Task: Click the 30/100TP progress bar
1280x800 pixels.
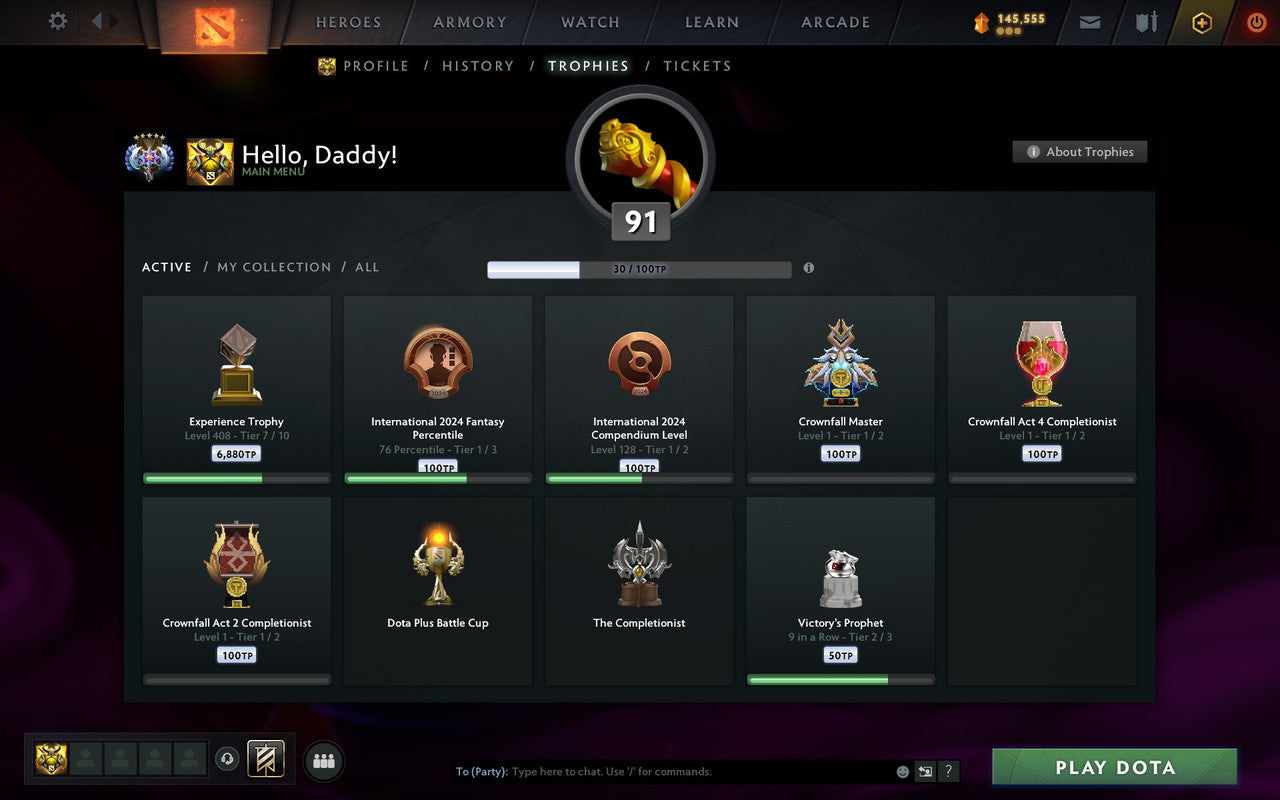Action: click(638, 268)
